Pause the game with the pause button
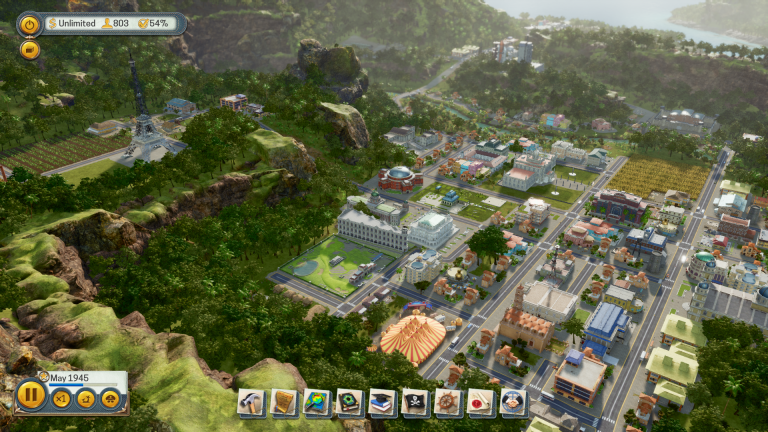The image size is (768, 432). tap(32, 396)
